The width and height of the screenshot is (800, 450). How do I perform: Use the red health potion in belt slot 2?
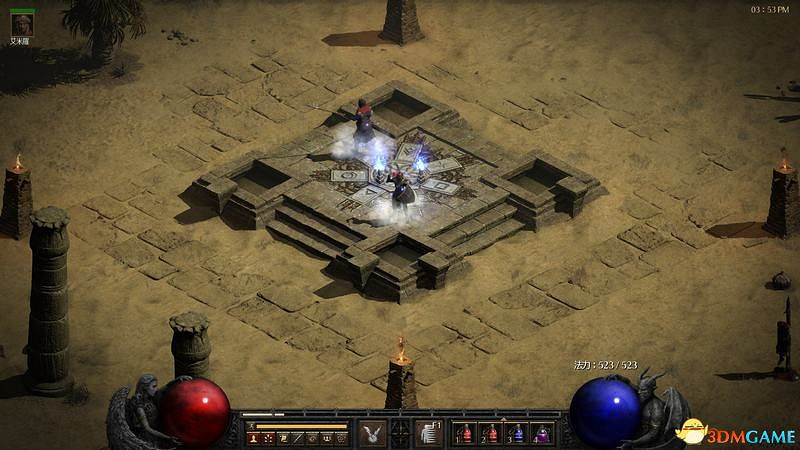pos(491,434)
